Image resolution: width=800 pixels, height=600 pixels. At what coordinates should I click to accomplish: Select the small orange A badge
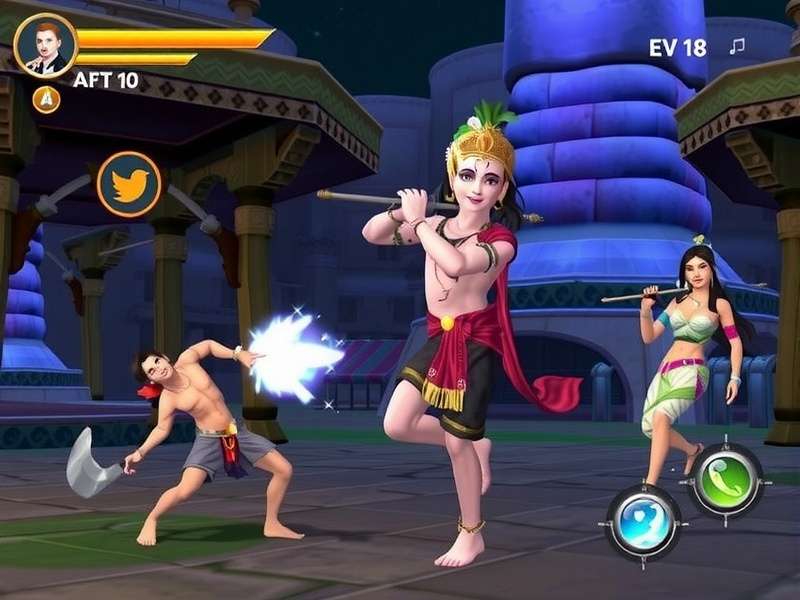[46, 99]
